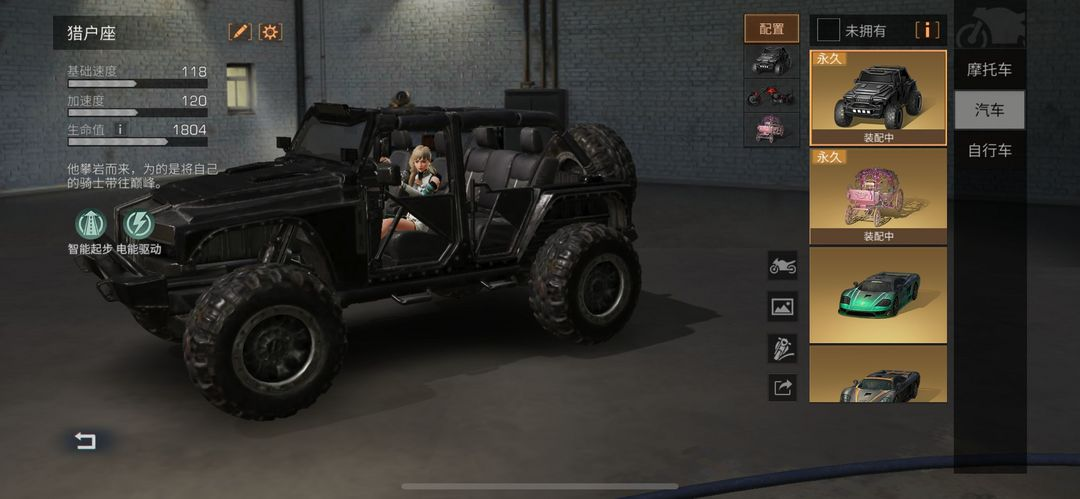Screen dimensions: 1080x499
Task: Switch to the 摩托车 tab
Action: (989, 70)
